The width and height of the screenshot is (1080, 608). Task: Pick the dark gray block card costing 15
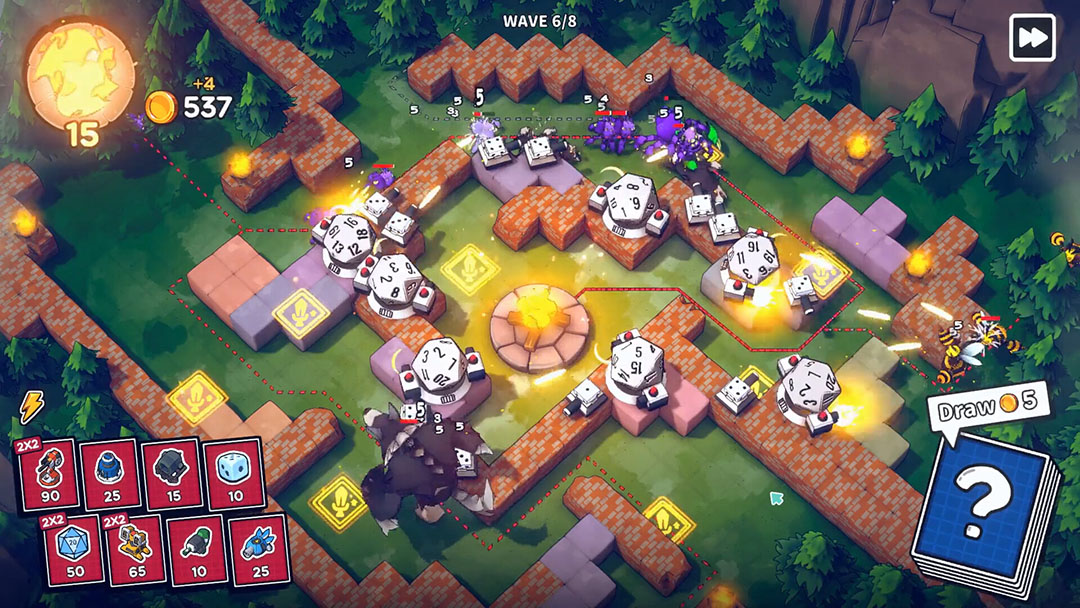pos(172,474)
